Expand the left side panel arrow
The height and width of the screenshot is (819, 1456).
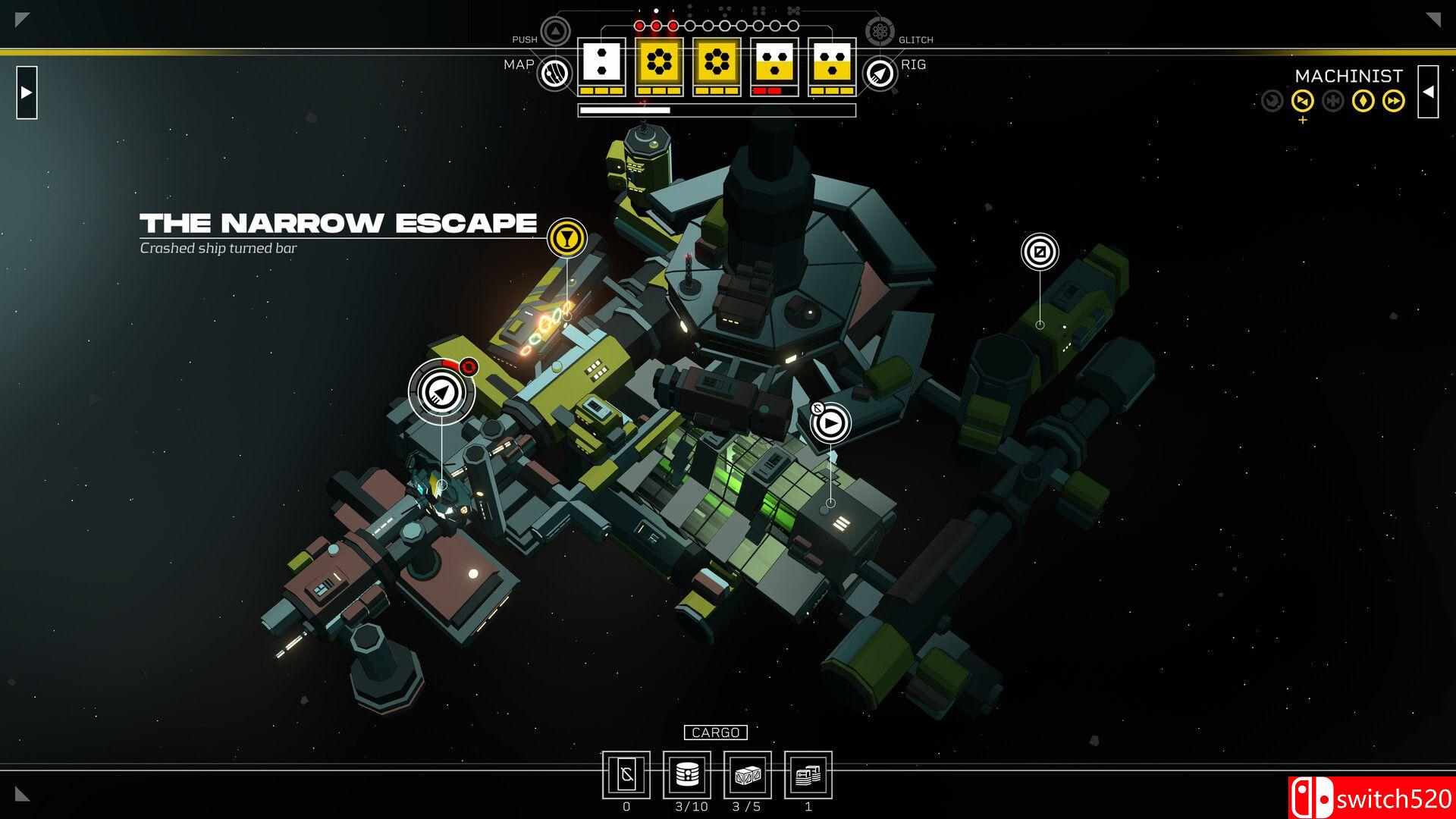tap(27, 93)
